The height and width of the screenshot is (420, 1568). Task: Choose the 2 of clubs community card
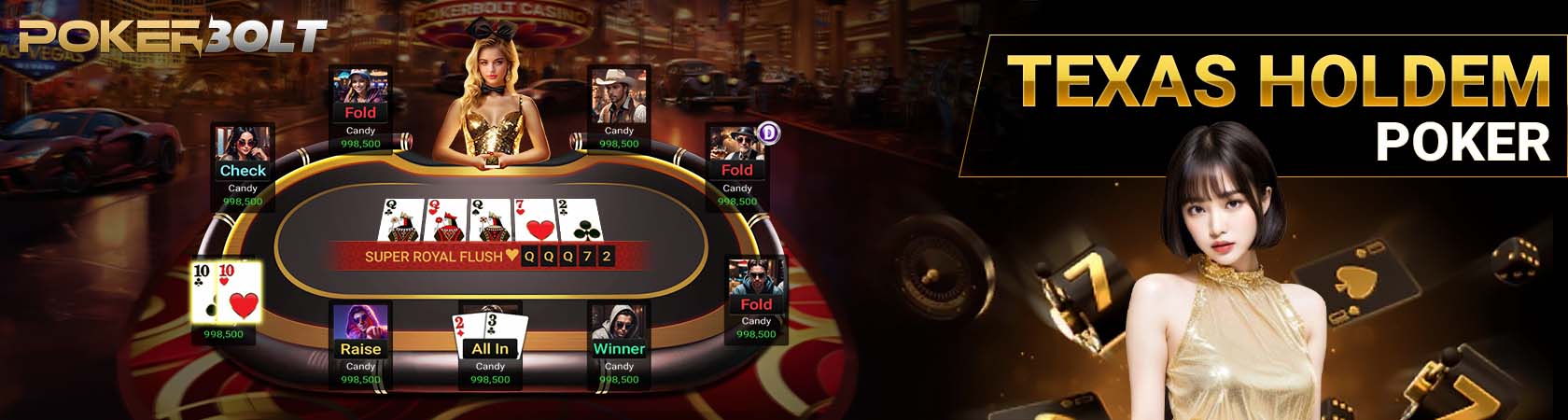coord(577,220)
